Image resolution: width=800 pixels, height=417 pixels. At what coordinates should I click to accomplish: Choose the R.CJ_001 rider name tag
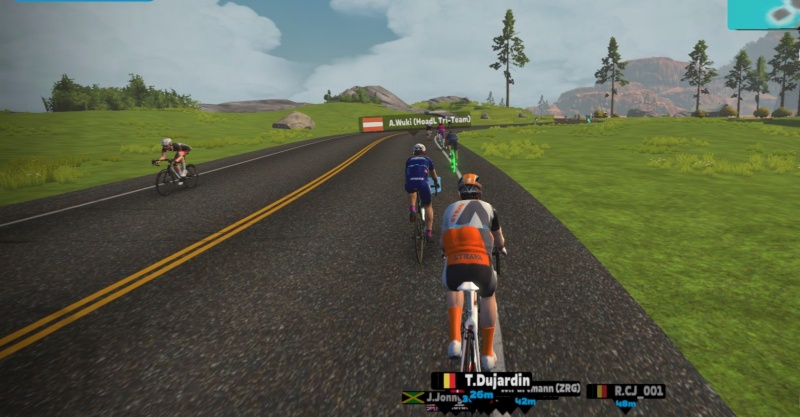click(626, 391)
